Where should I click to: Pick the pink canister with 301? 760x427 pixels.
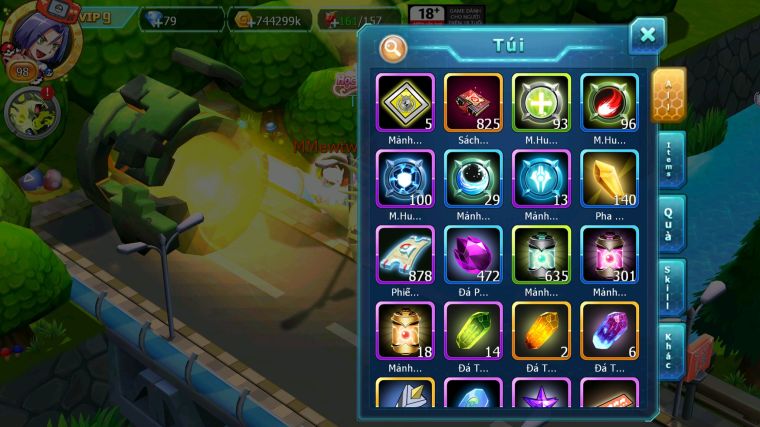tap(609, 254)
